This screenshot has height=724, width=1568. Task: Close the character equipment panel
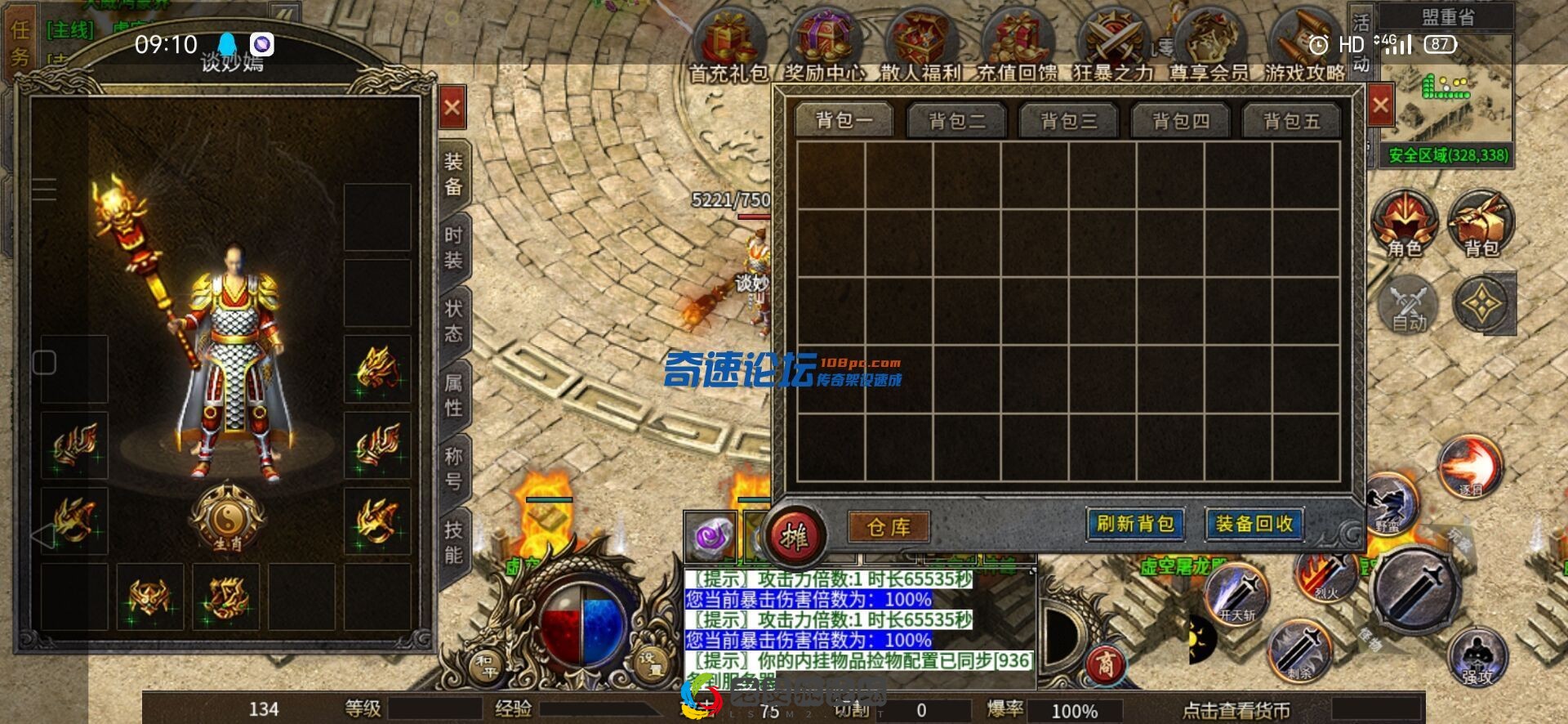coord(452,108)
